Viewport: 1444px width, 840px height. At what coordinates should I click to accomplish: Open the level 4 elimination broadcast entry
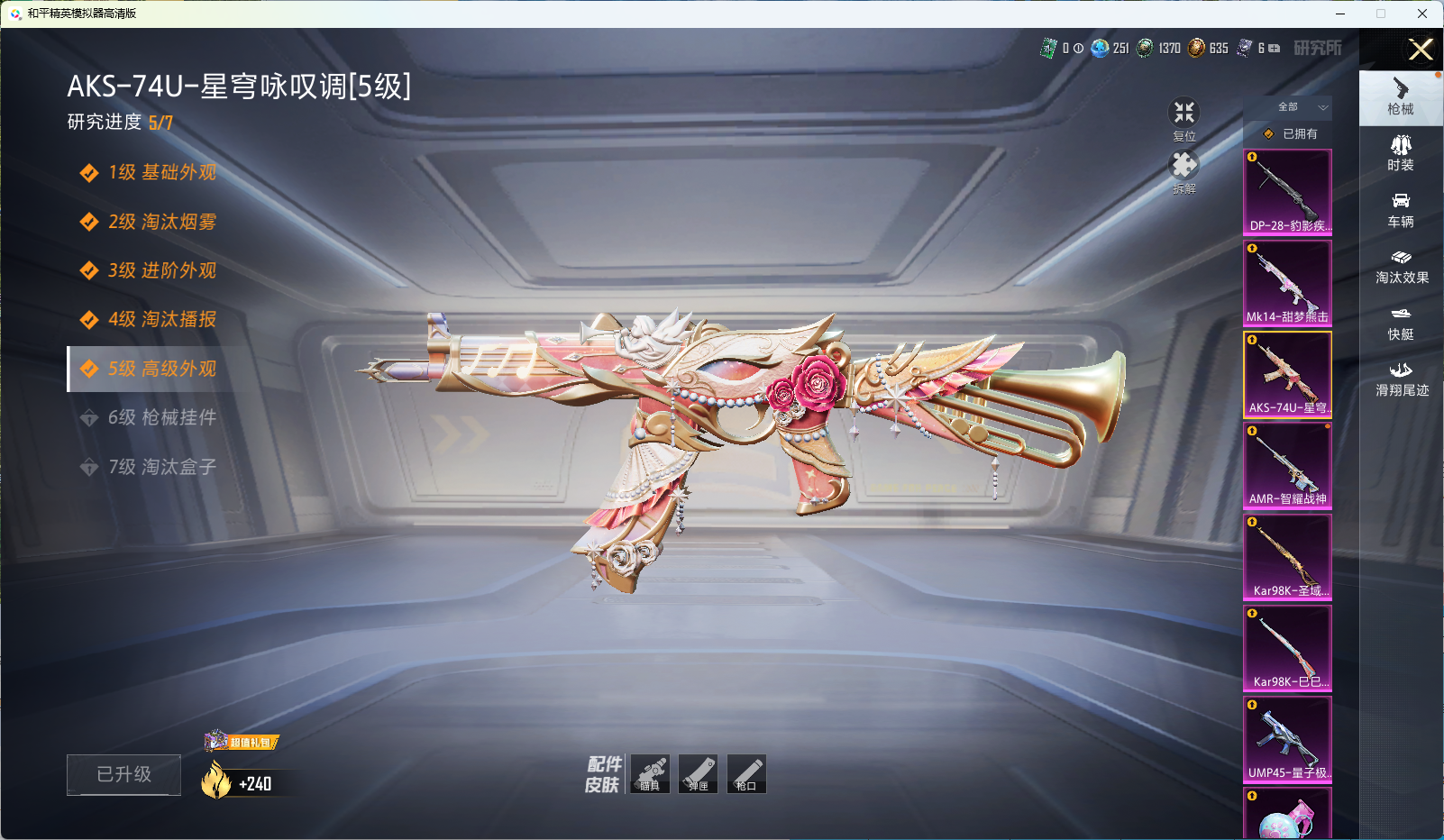161,319
